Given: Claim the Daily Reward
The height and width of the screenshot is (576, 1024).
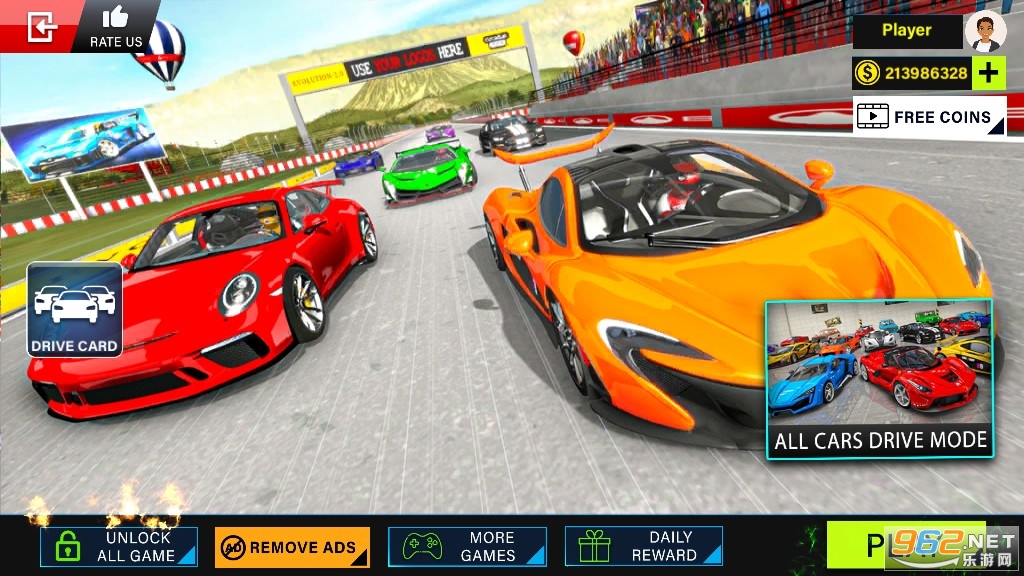Looking at the screenshot, I should (644, 546).
